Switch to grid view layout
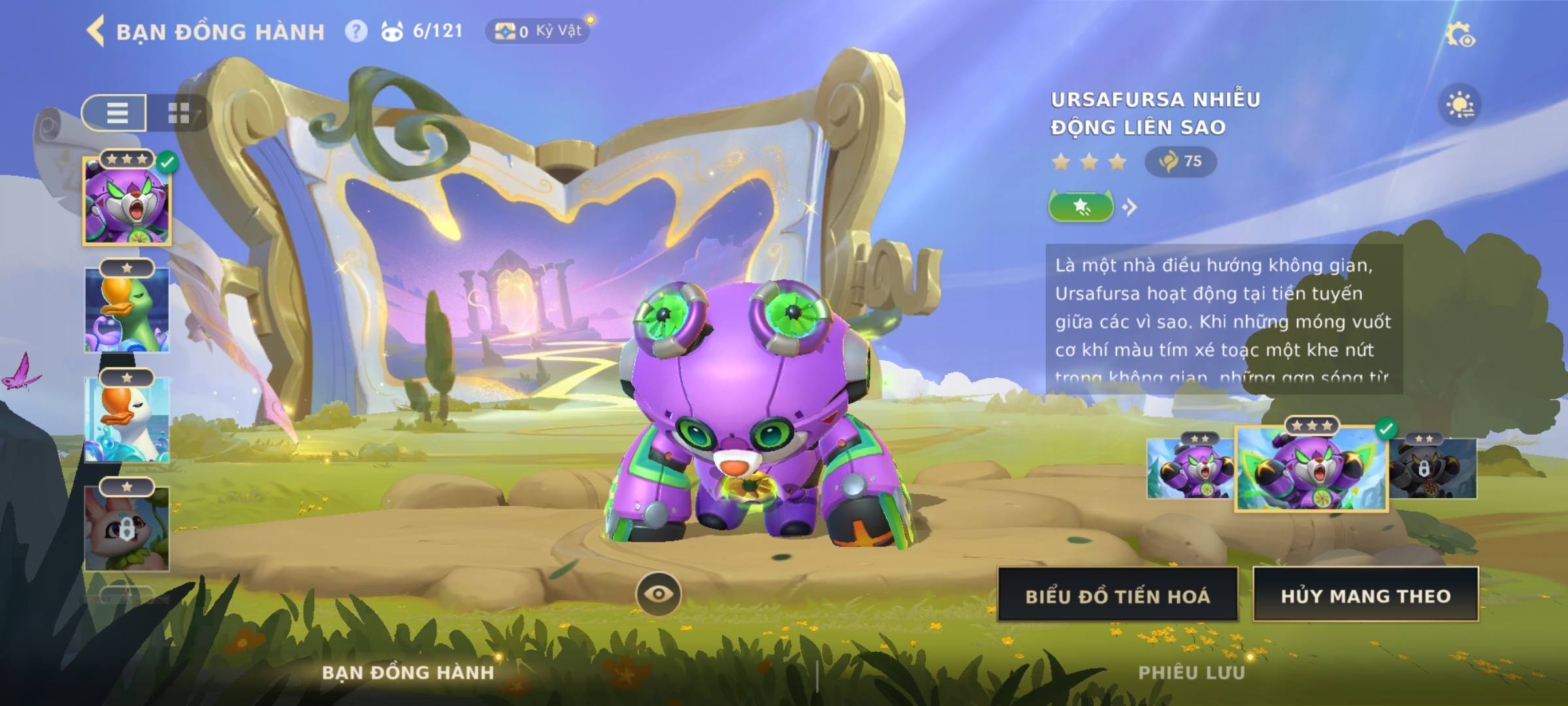 178,112
